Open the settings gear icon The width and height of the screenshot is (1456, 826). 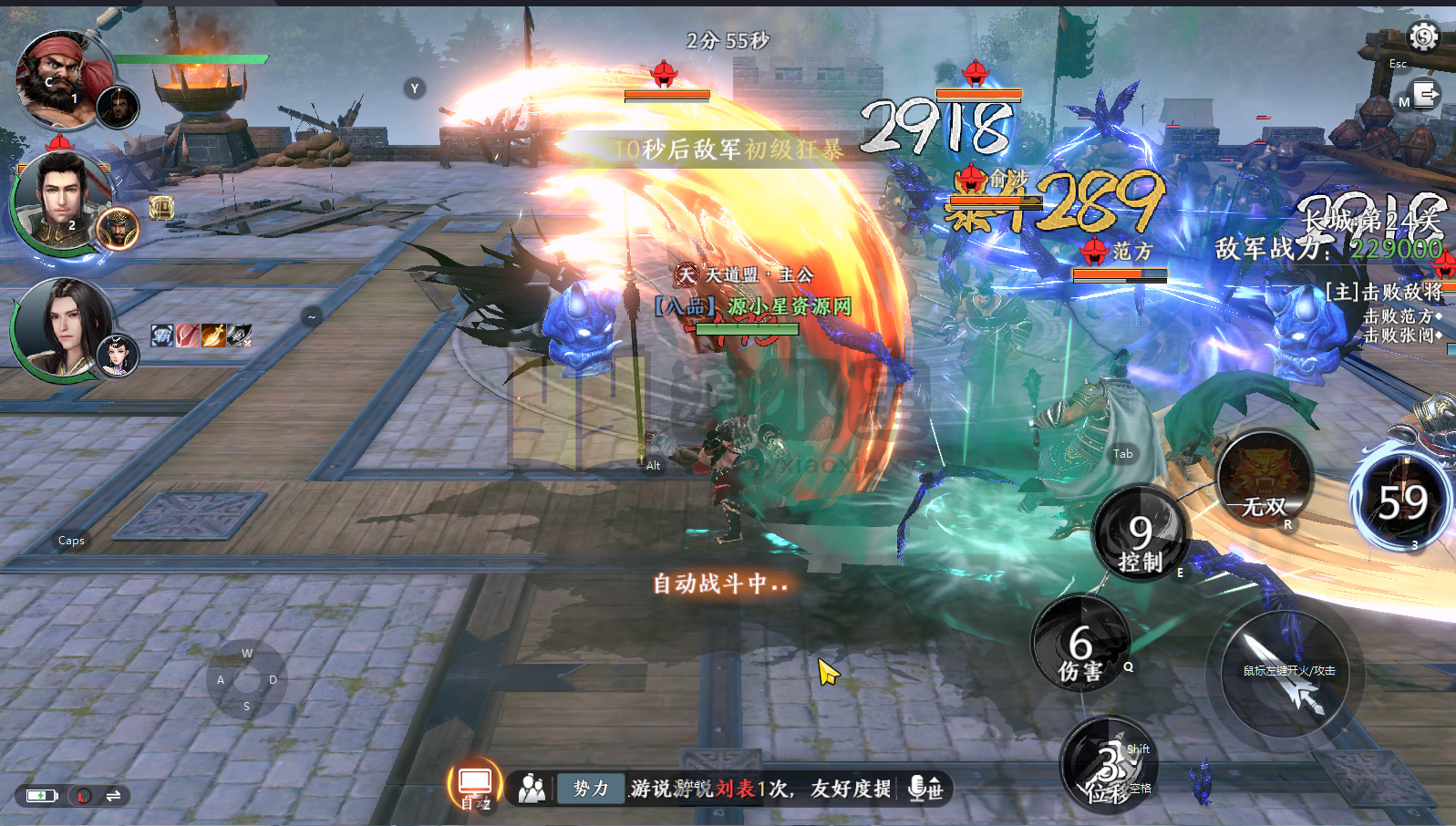pyautogui.click(x=1423, y=36)
